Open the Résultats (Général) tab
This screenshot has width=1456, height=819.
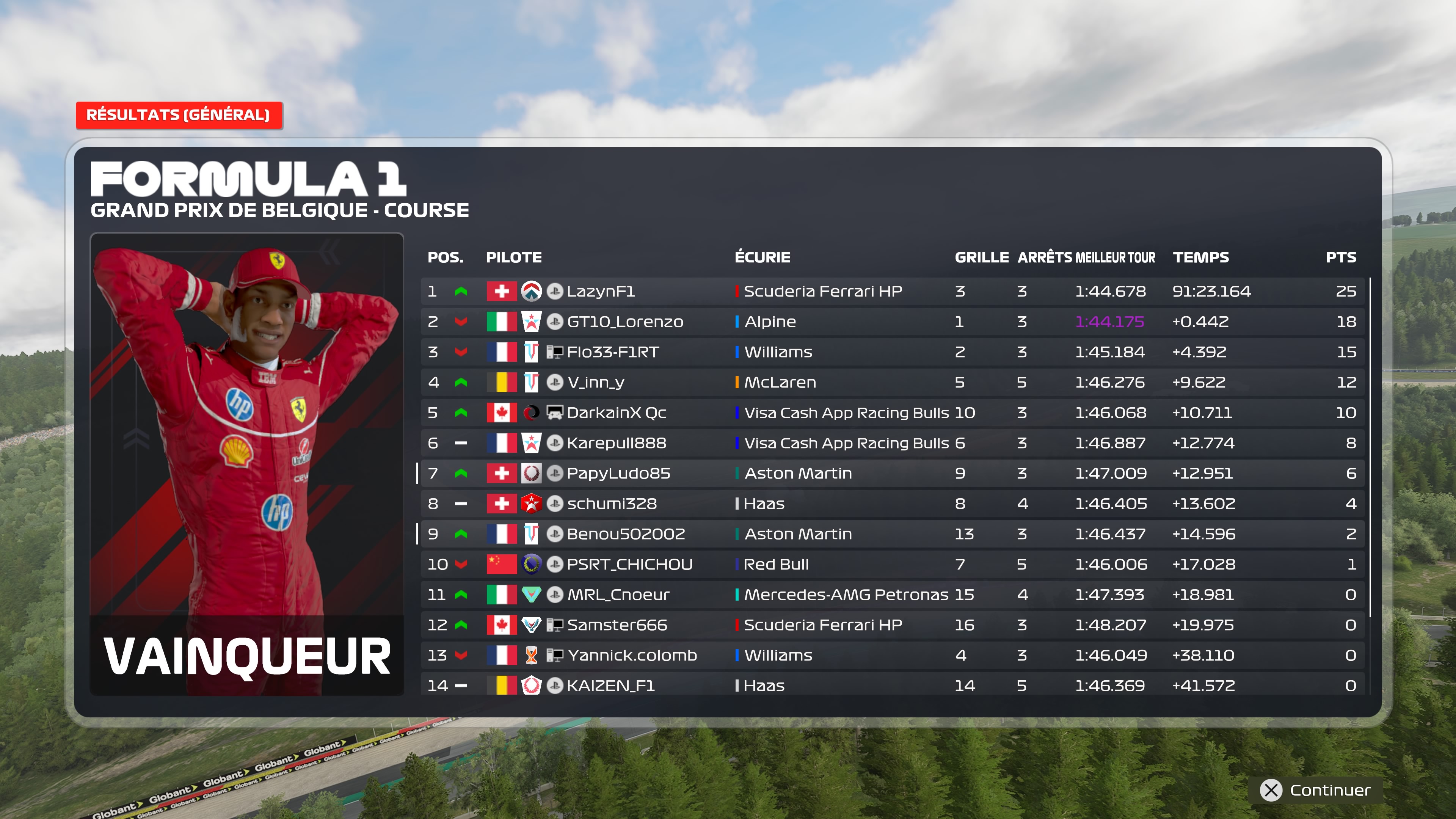(x=179, y=115)
